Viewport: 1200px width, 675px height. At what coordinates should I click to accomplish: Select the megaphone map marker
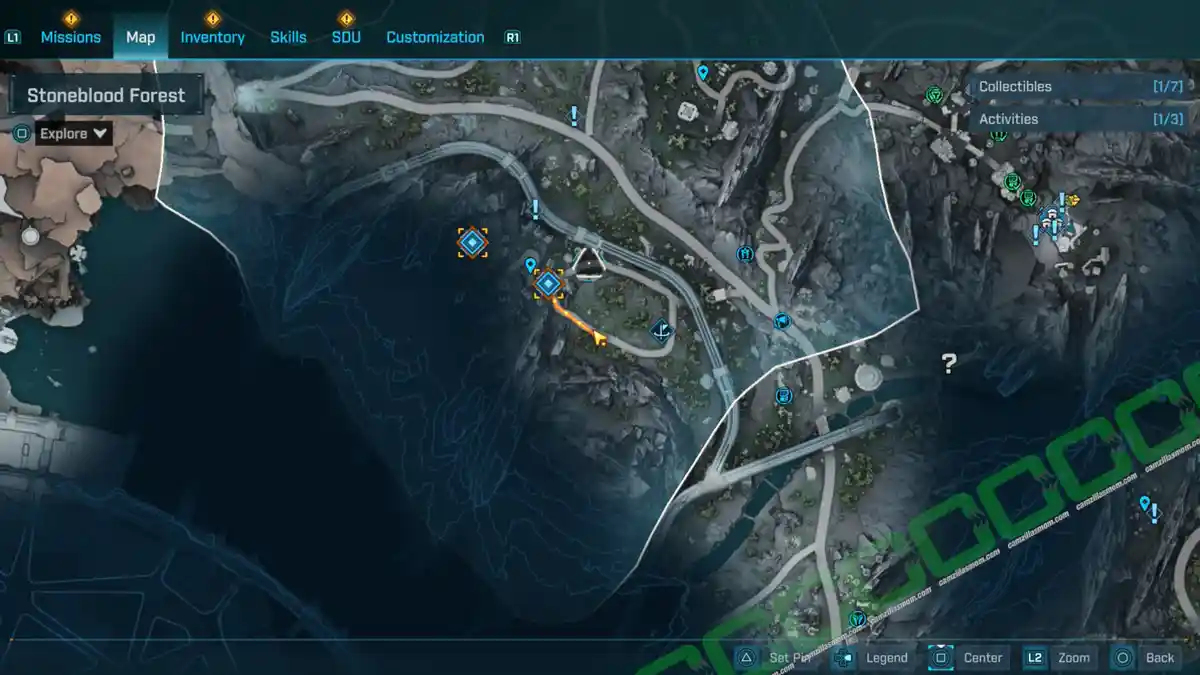[782, 321]
